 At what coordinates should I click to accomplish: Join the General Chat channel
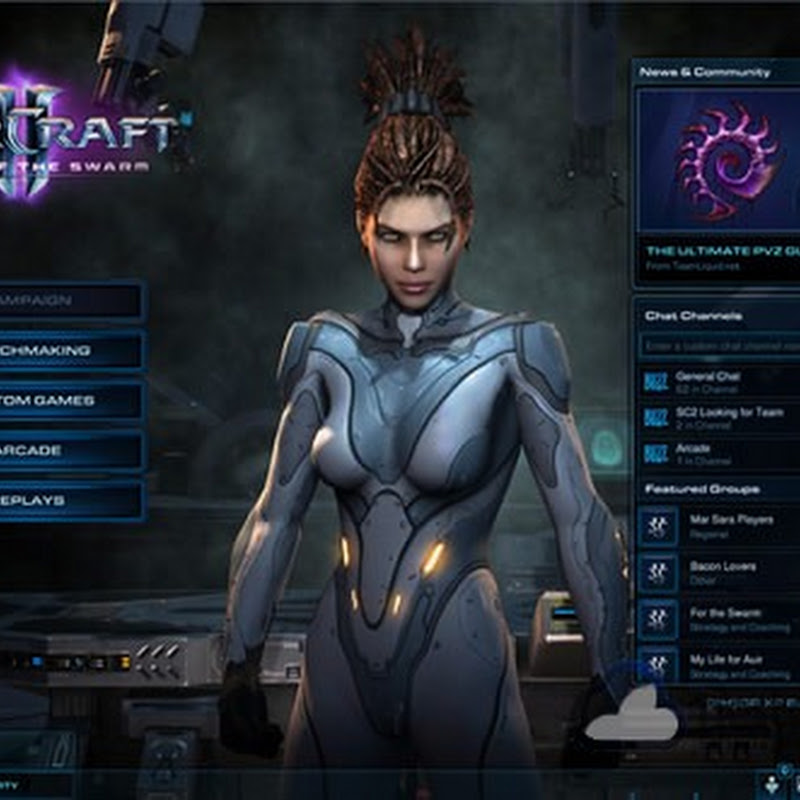coord(720,381)
